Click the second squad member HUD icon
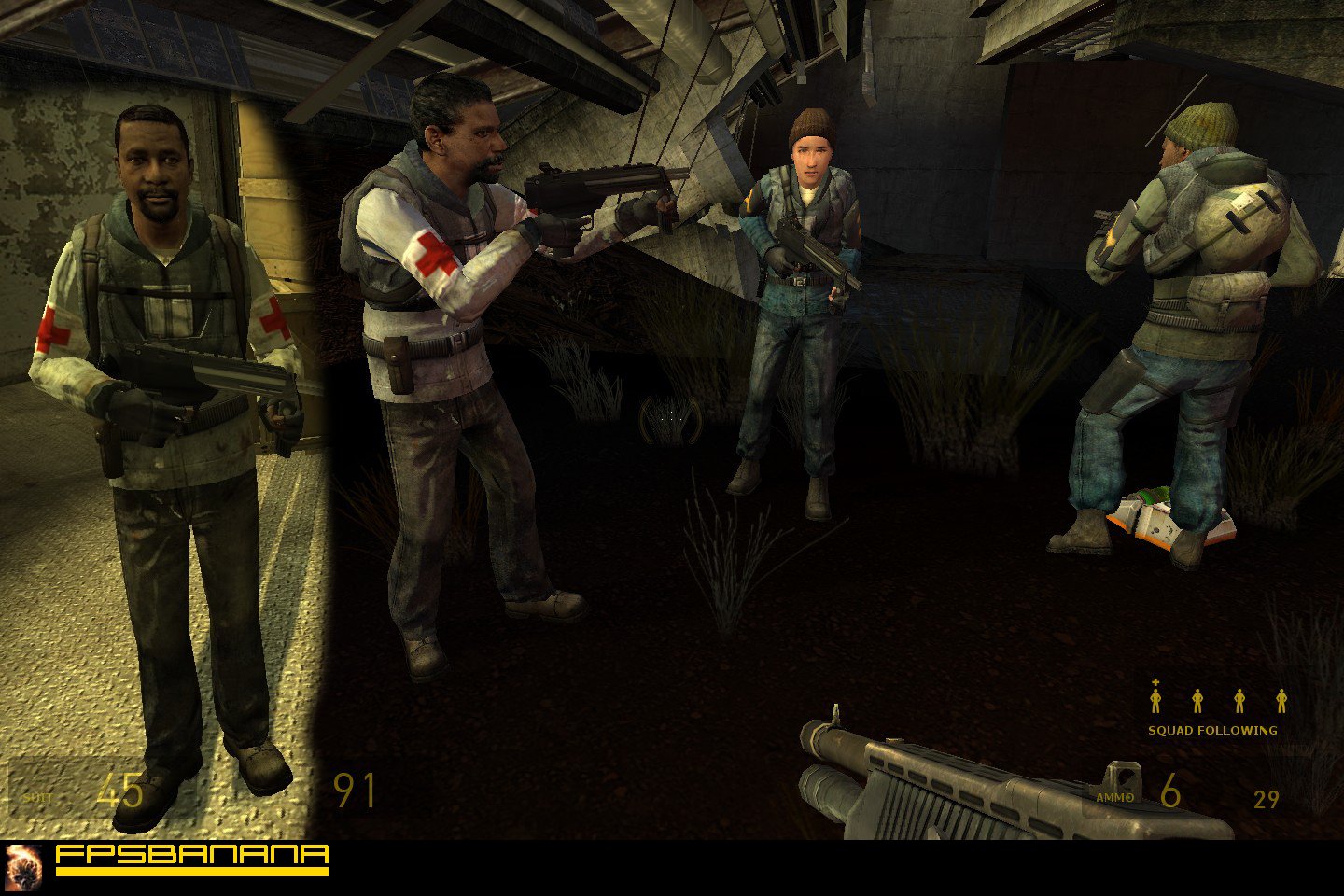Viewport: 1344px width, 896px height. point(1197,700)
